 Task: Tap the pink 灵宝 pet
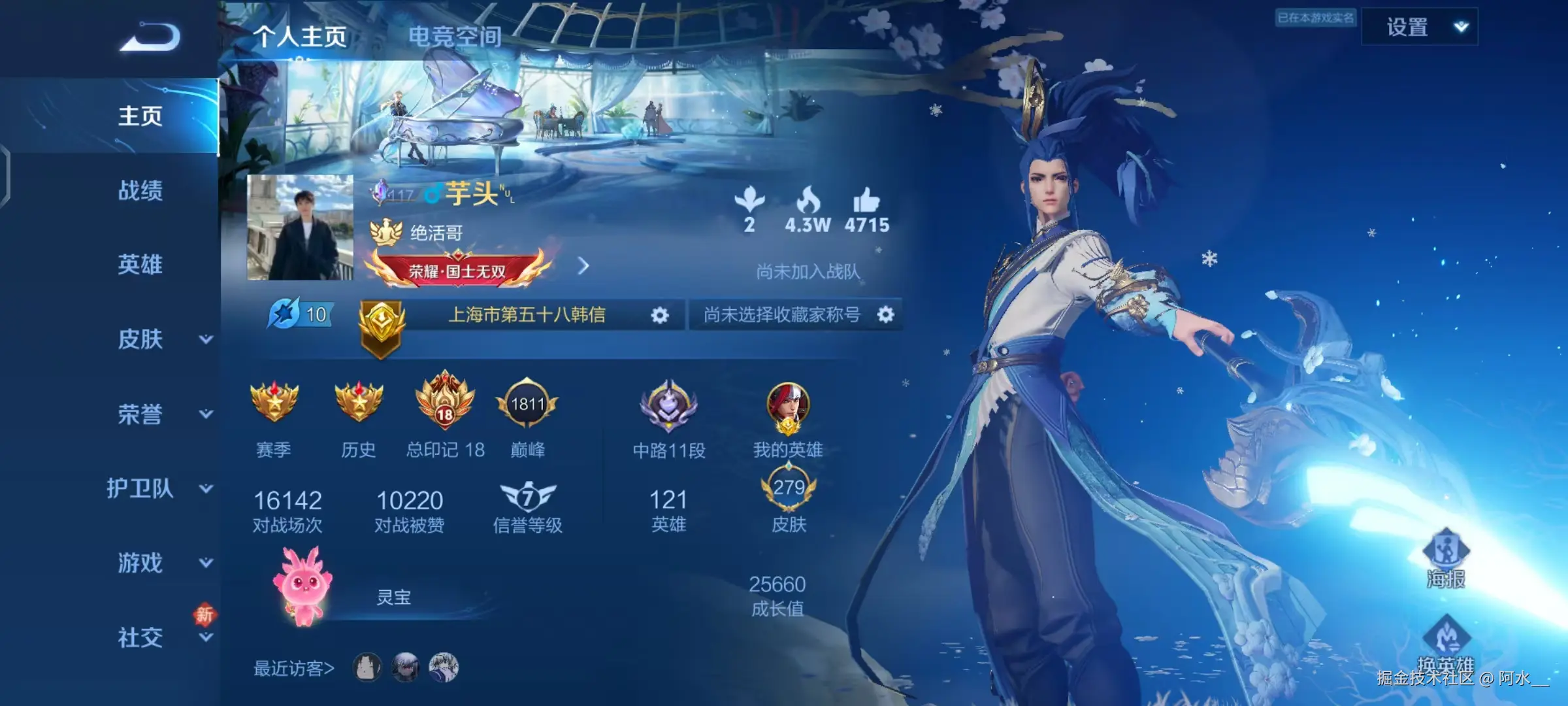(303, 586)
